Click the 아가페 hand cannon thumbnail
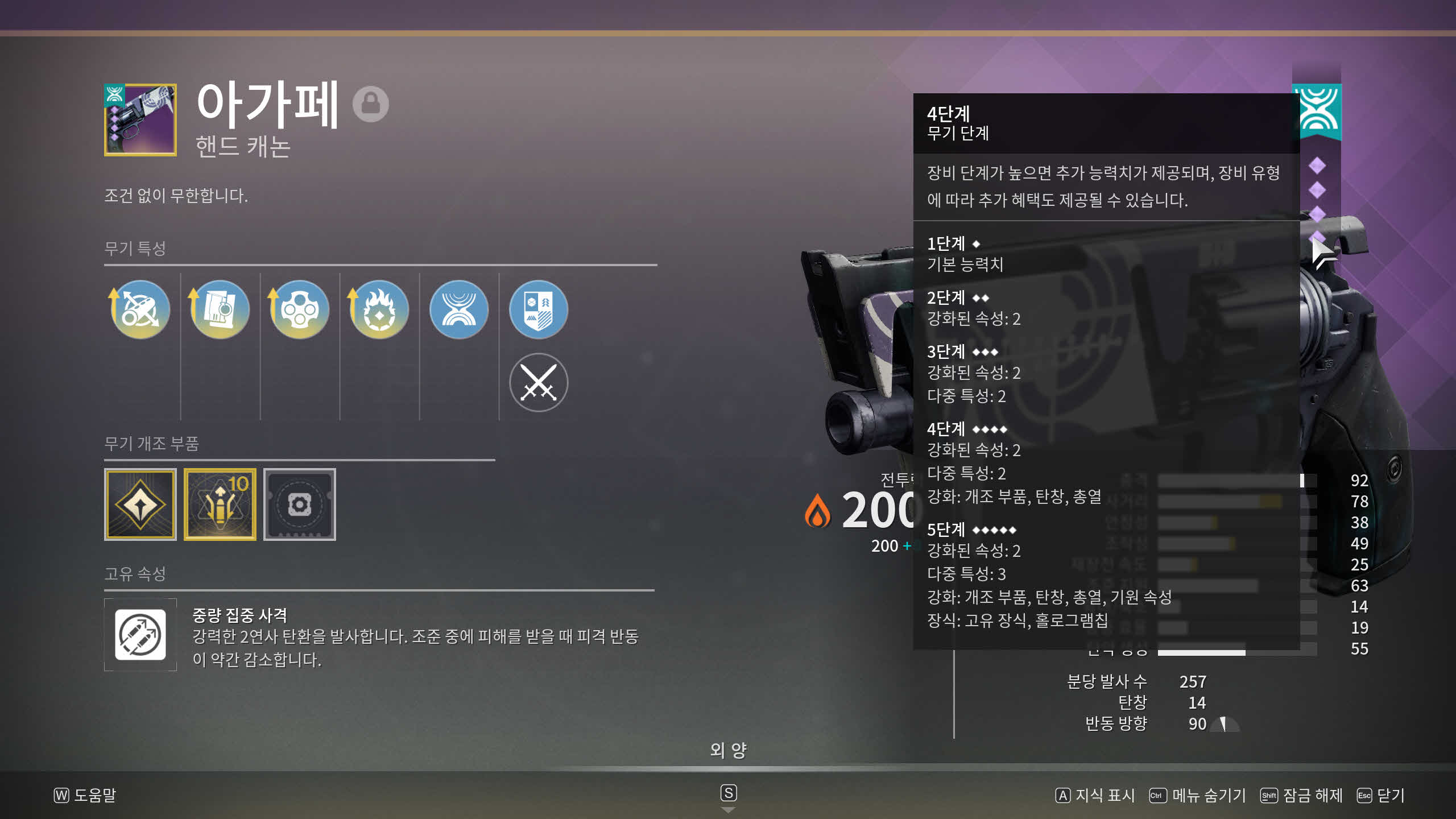This screenshot has width=1456, height=819. click(x=140, y=120)
